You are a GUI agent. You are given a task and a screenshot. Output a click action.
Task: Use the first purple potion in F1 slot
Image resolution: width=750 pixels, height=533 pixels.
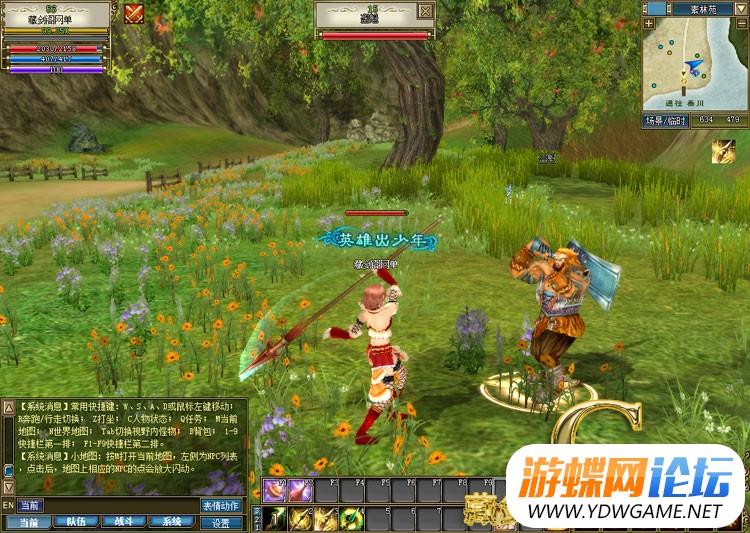click(274, 490)
